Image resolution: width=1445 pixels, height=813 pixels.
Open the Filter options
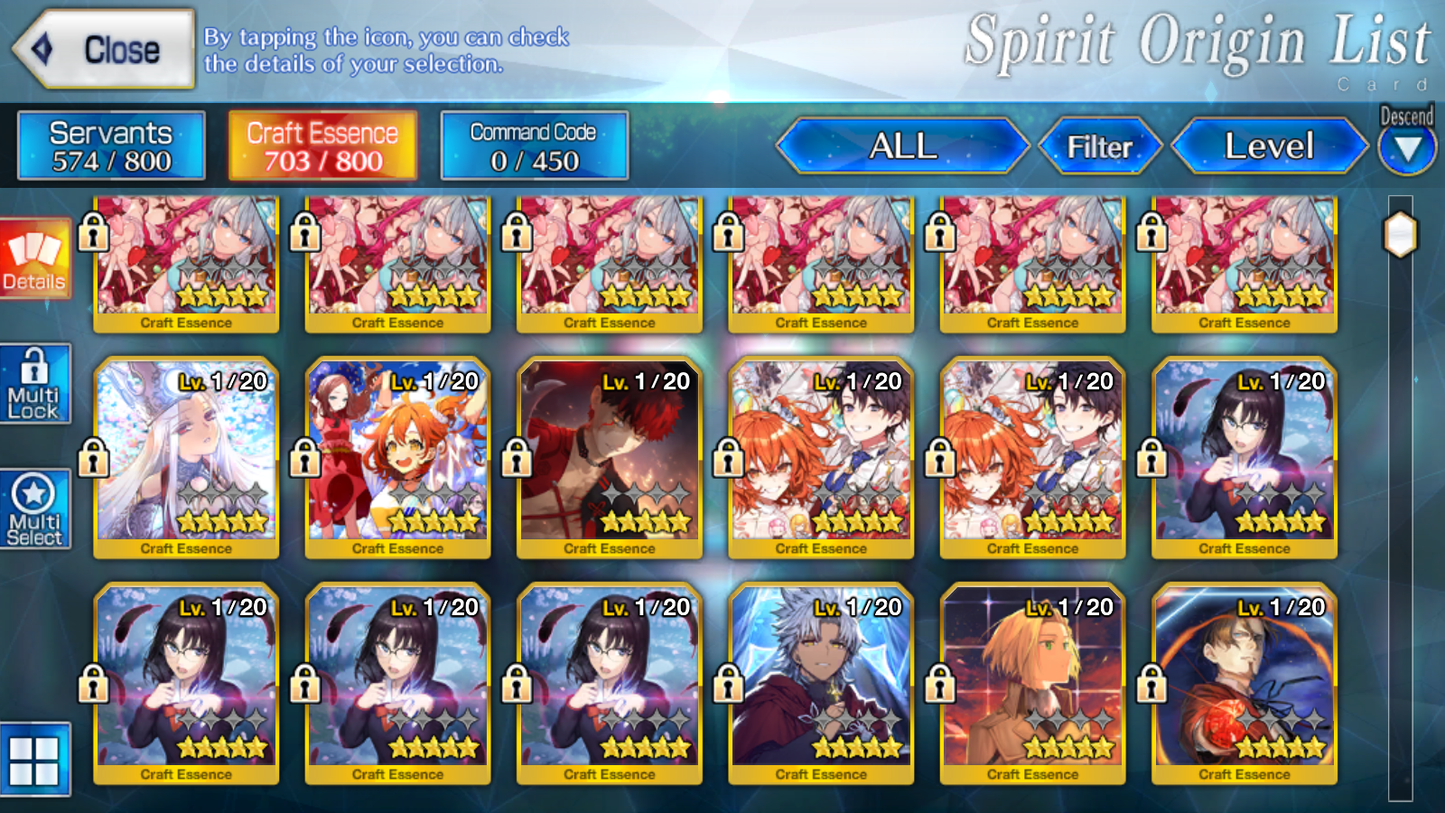[x=1101, y=146]
